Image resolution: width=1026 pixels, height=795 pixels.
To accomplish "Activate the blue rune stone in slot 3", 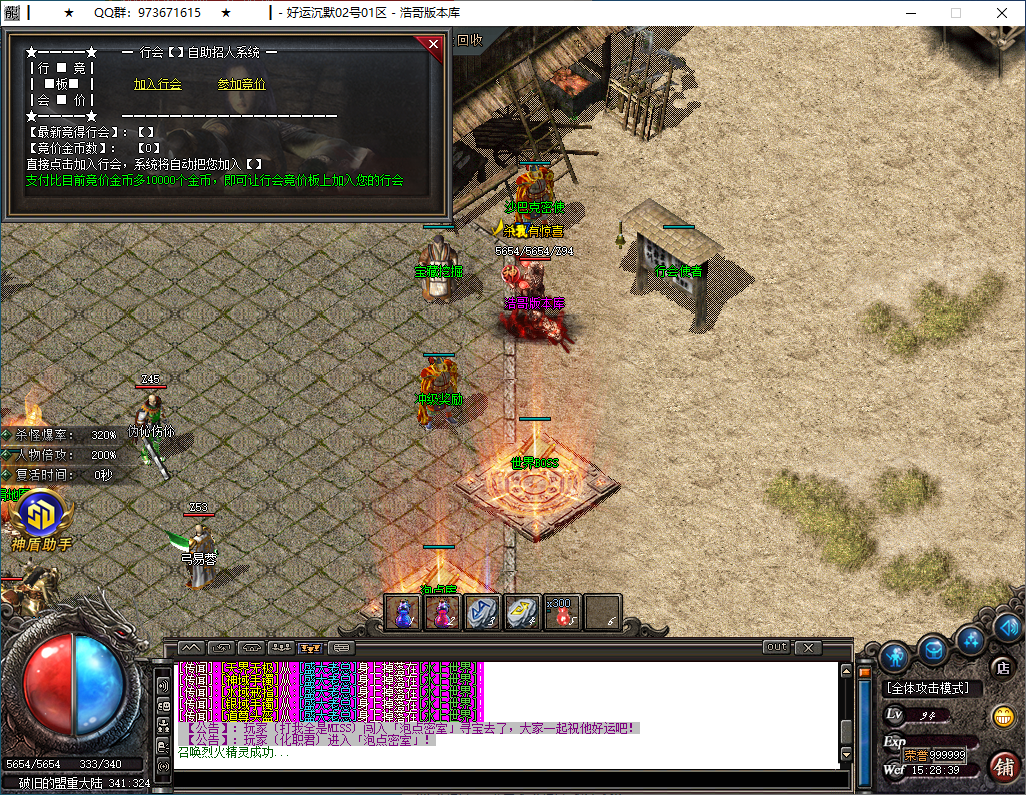I will pos(483,612).
